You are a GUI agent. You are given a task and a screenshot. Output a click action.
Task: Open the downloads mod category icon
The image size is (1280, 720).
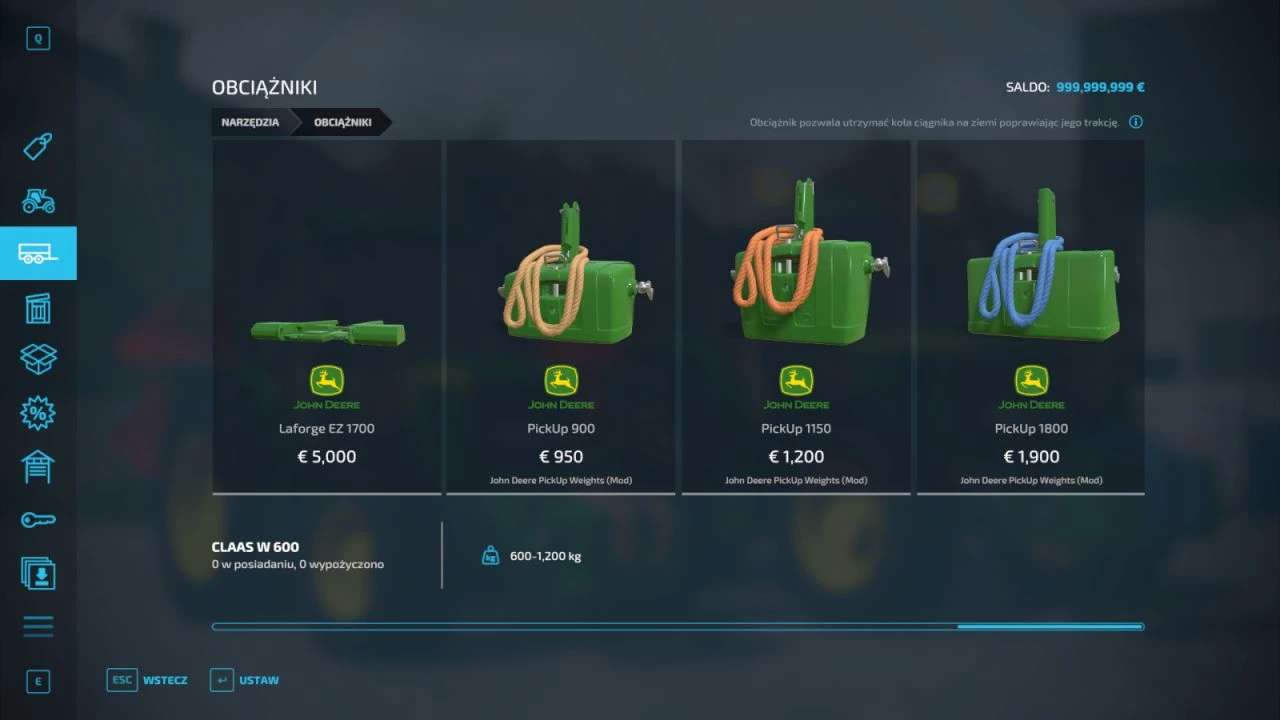point(38,573)
